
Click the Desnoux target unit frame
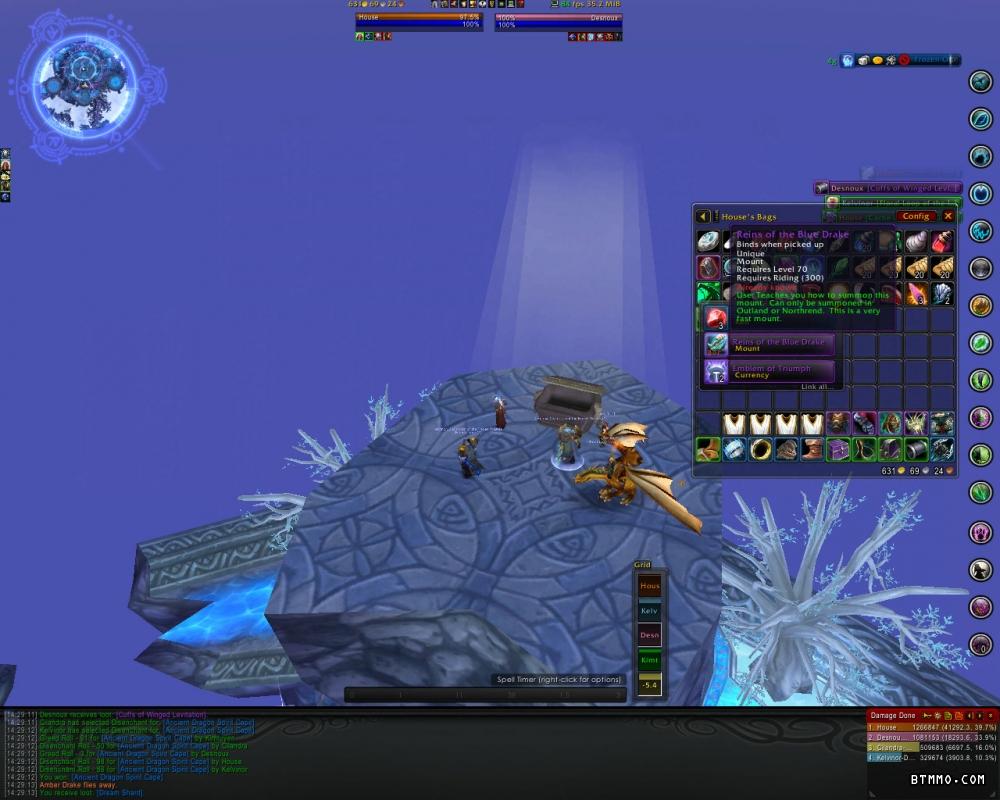[558, 20]
